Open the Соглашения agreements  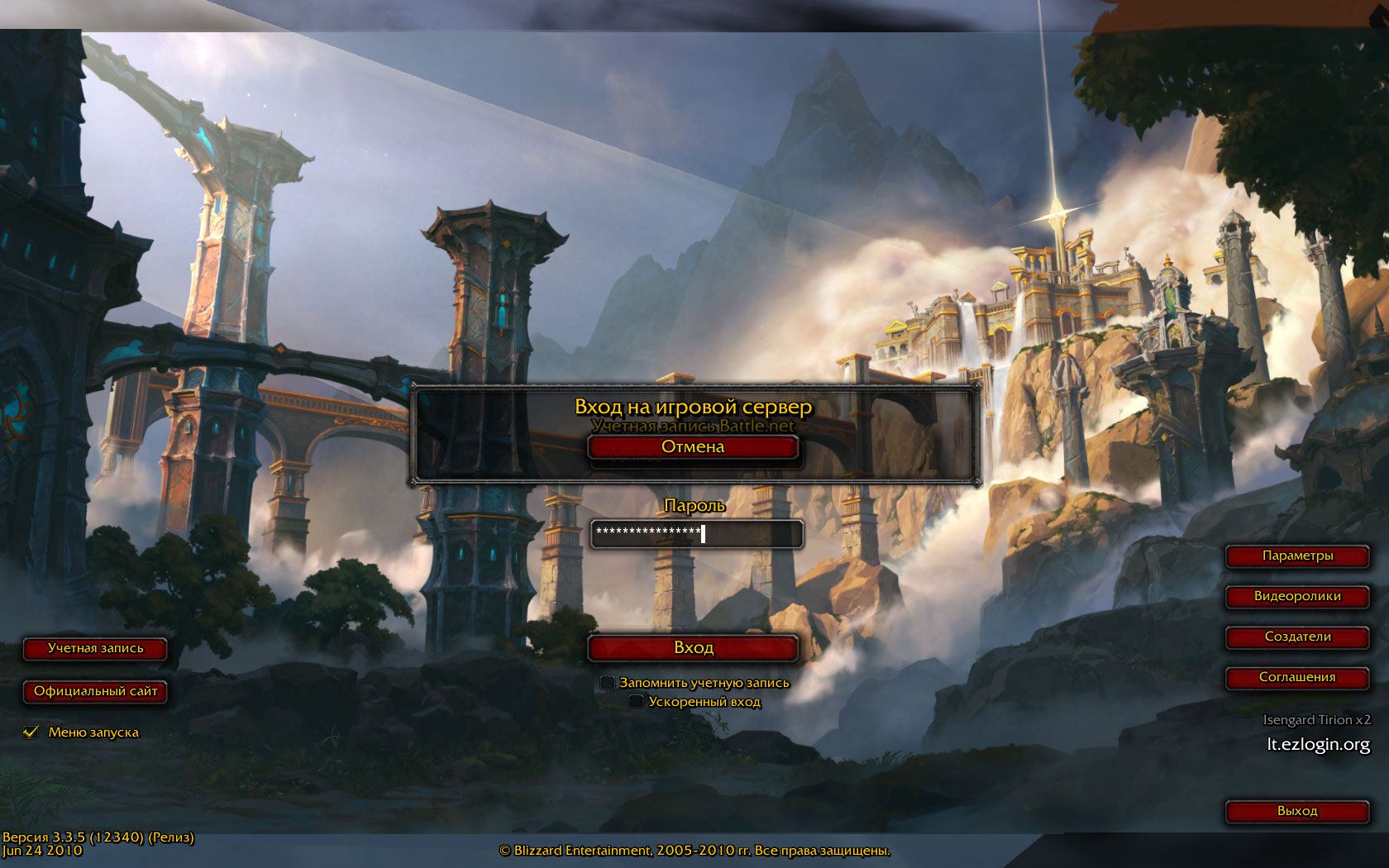point(1296,678)
